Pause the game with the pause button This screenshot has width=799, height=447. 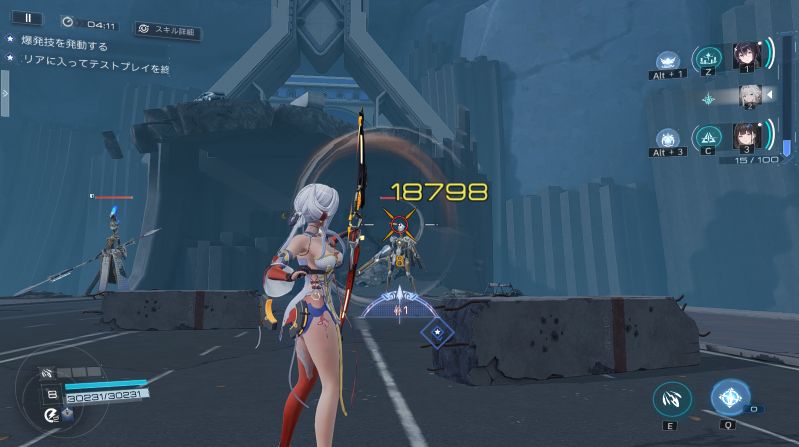pyautogui.click(x=27, y=18)
